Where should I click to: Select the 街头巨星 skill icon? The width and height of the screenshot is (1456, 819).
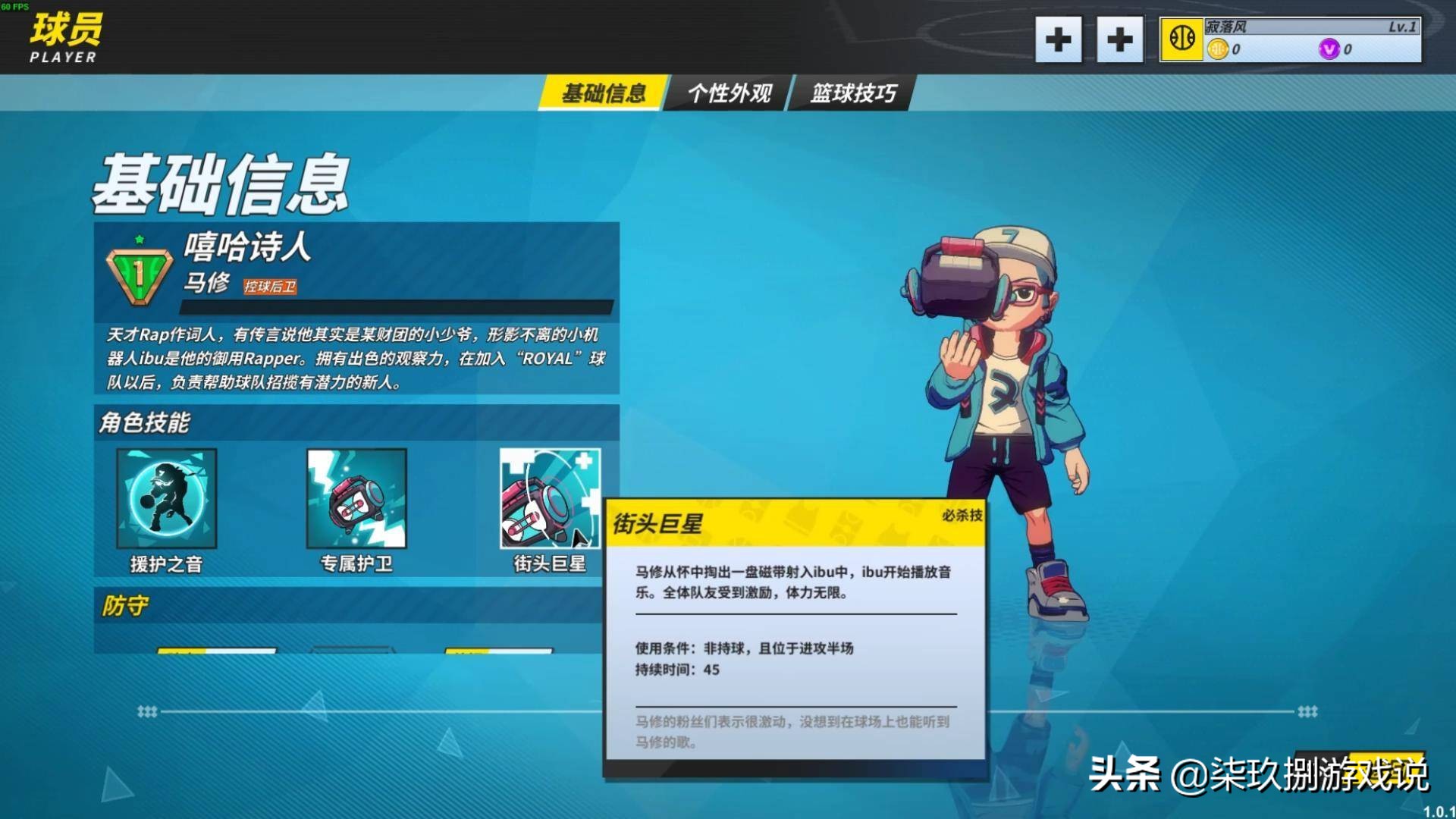(548, 498)
